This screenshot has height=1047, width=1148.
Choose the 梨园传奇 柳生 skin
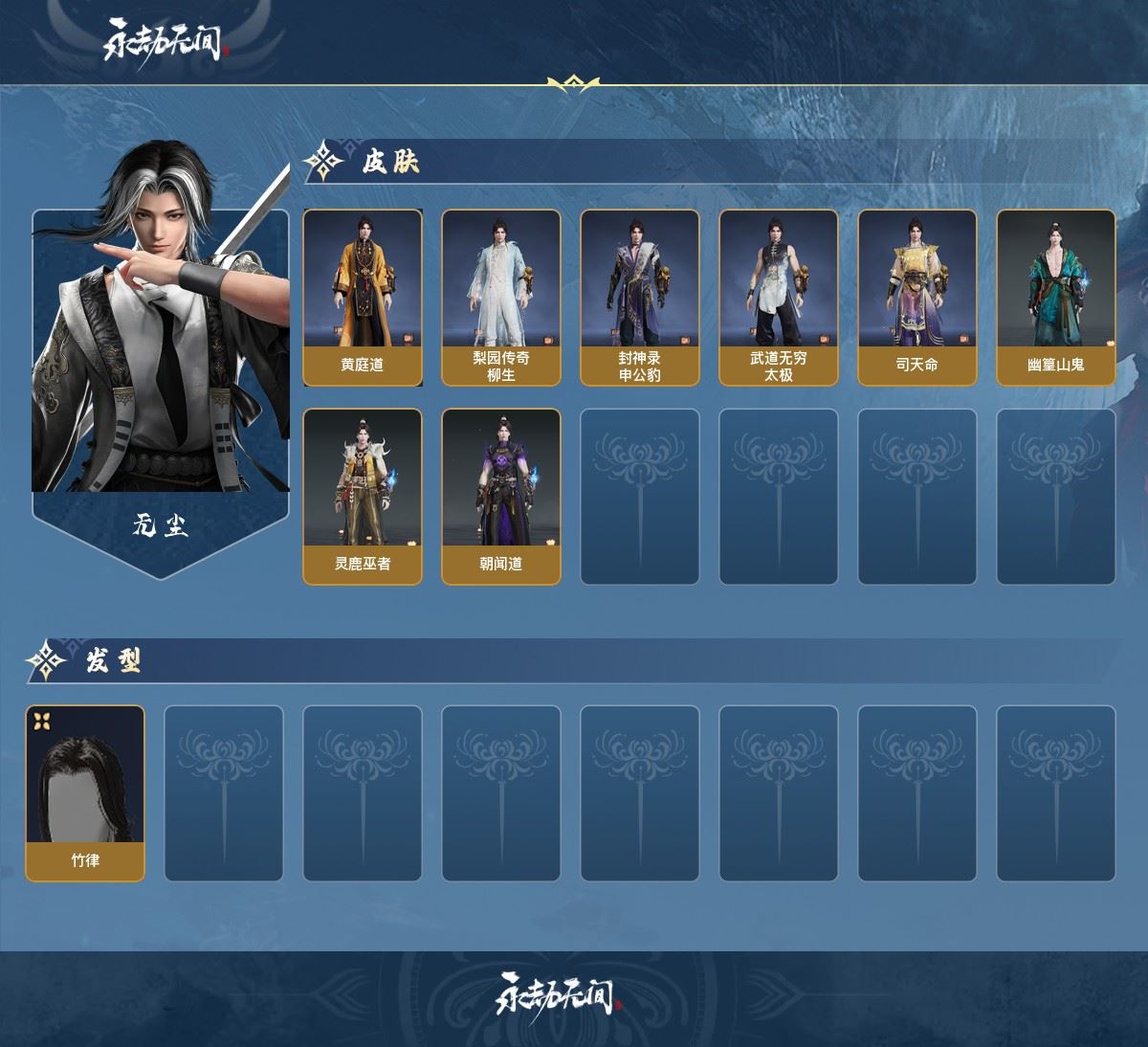pos(501,298)
